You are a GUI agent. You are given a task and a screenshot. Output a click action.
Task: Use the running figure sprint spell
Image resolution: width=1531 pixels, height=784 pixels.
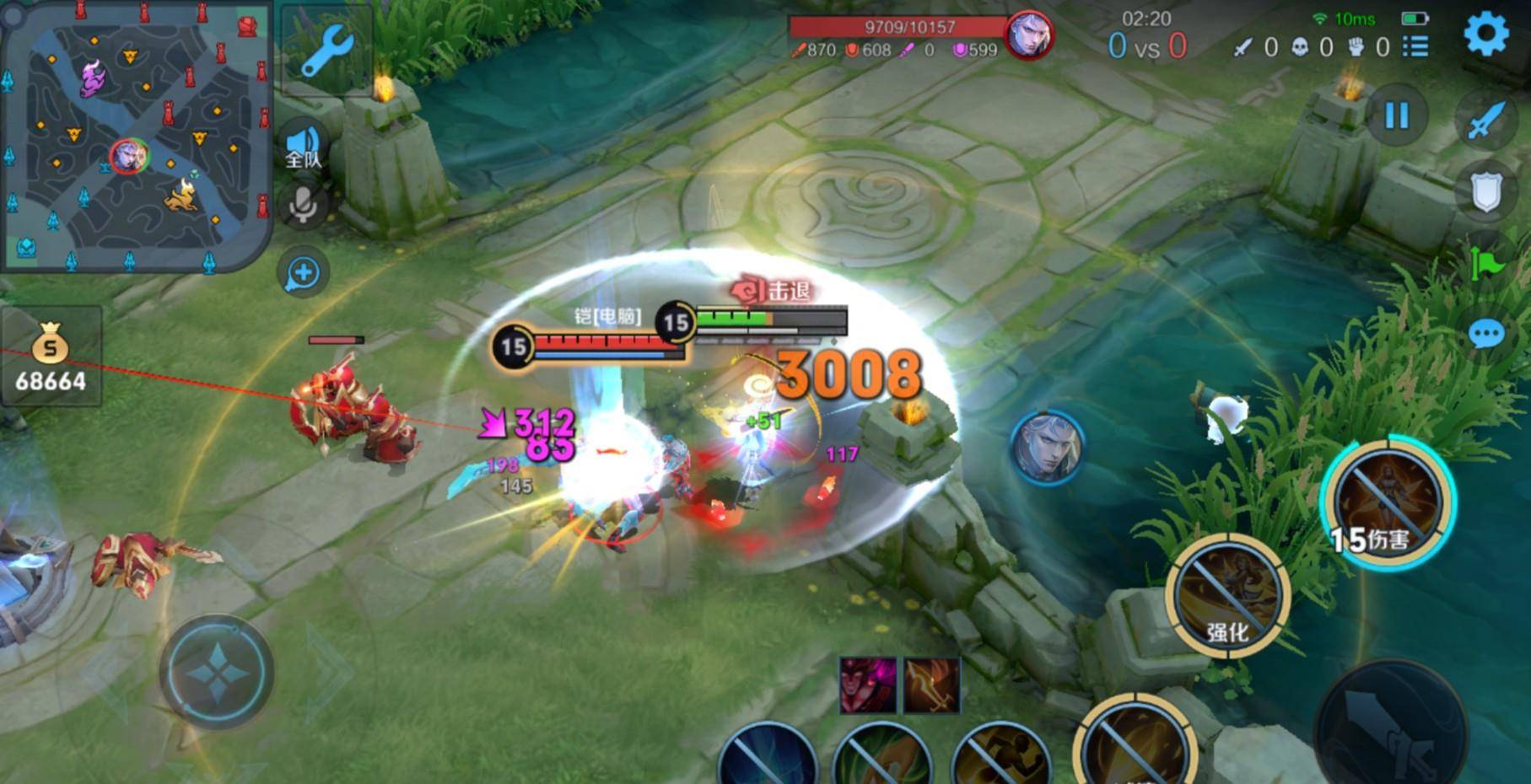[1001, 758]
